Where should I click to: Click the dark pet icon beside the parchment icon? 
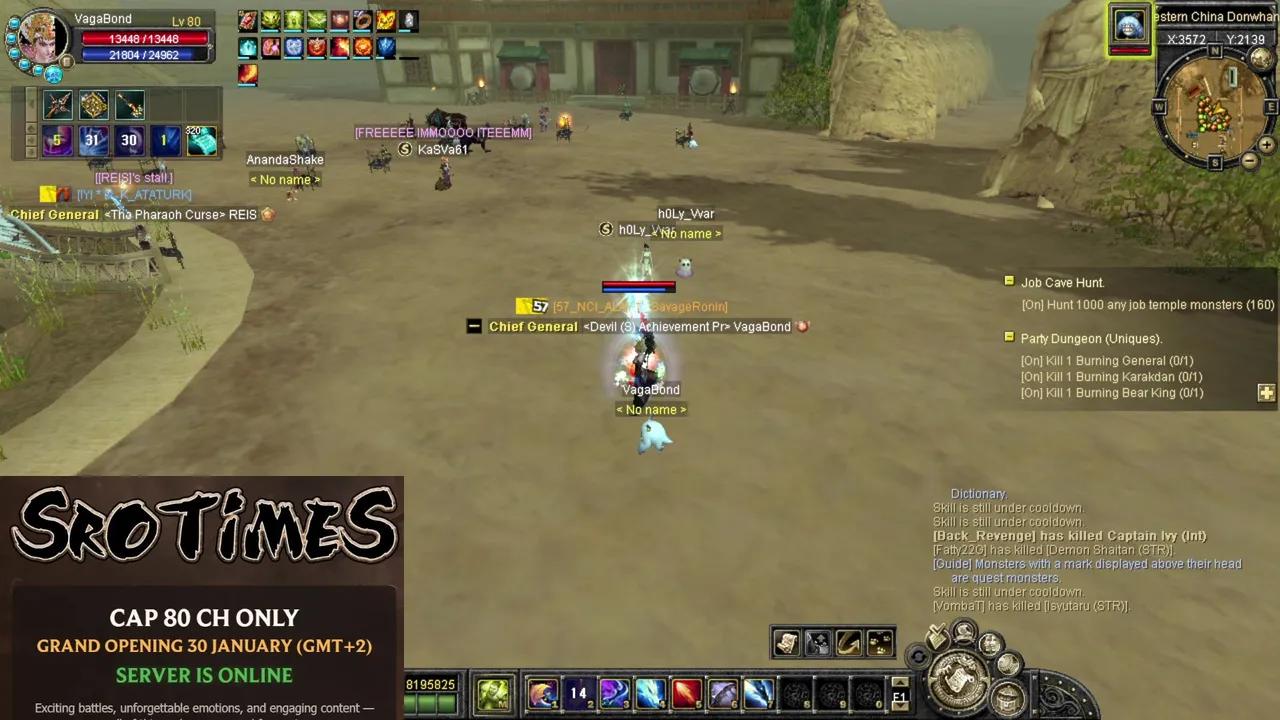coord(819,643)
